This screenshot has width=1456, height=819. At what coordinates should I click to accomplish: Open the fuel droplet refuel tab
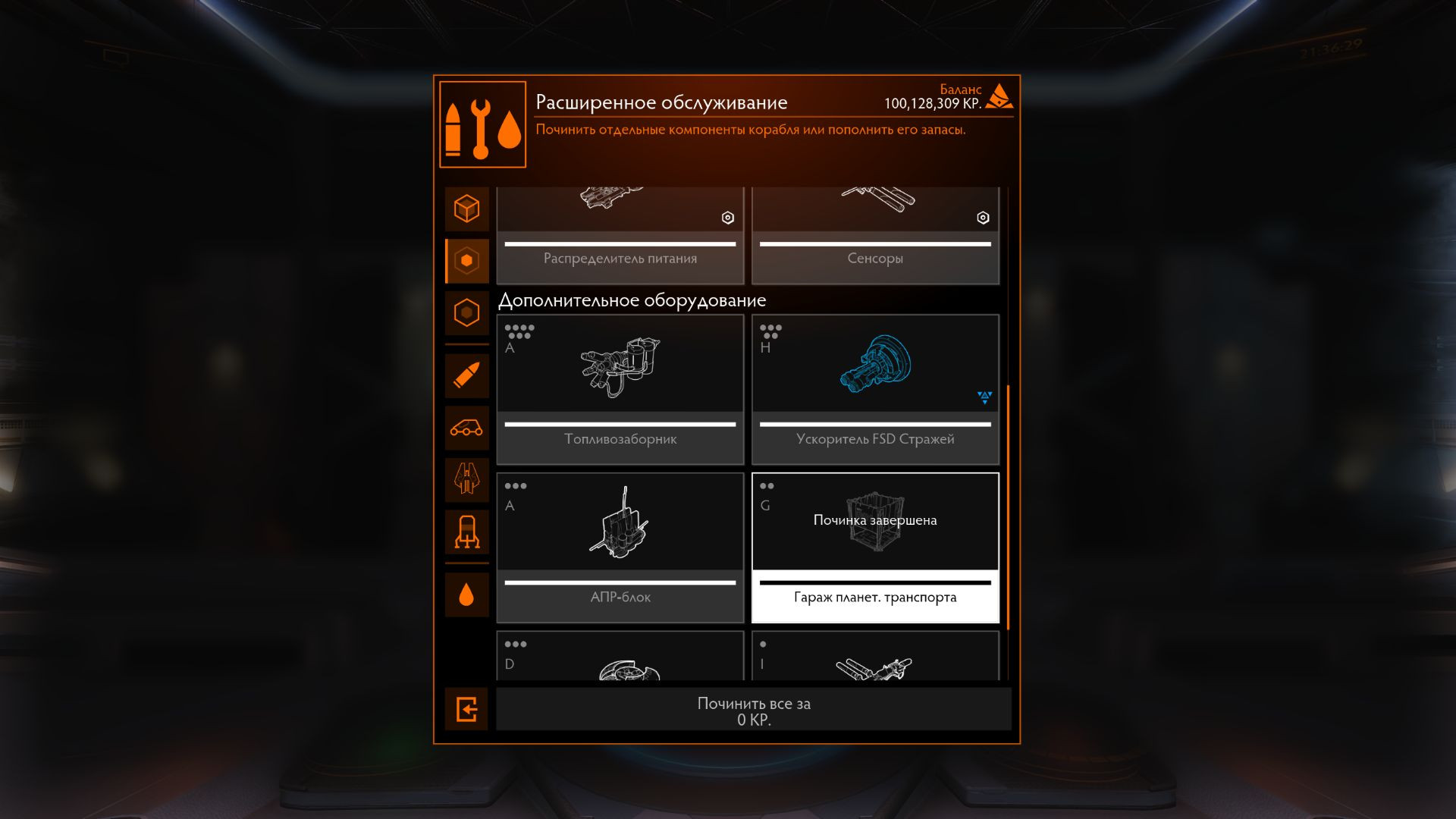coord(466,595)
